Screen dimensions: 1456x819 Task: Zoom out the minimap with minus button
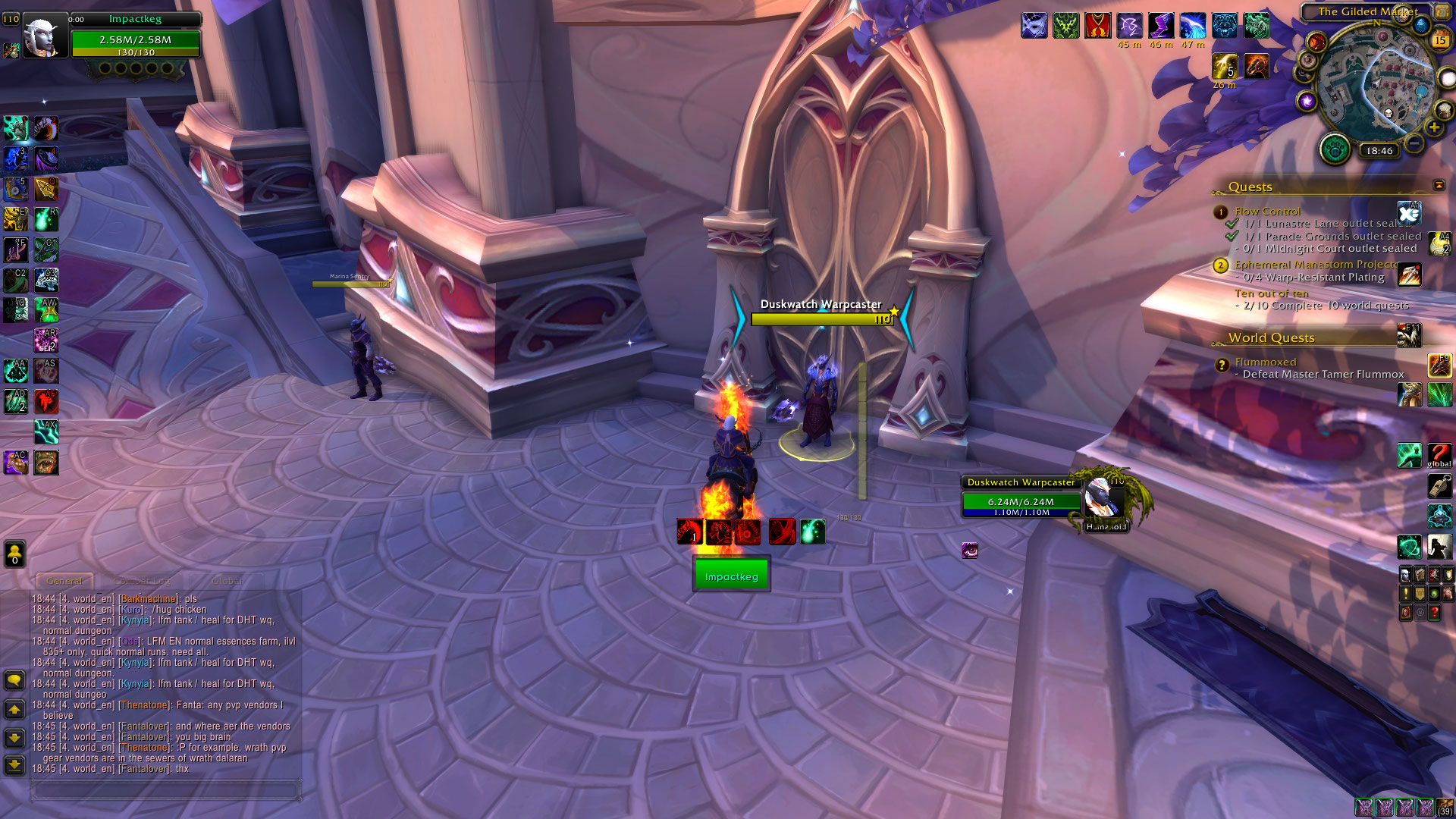click(x=1414, y=143)
